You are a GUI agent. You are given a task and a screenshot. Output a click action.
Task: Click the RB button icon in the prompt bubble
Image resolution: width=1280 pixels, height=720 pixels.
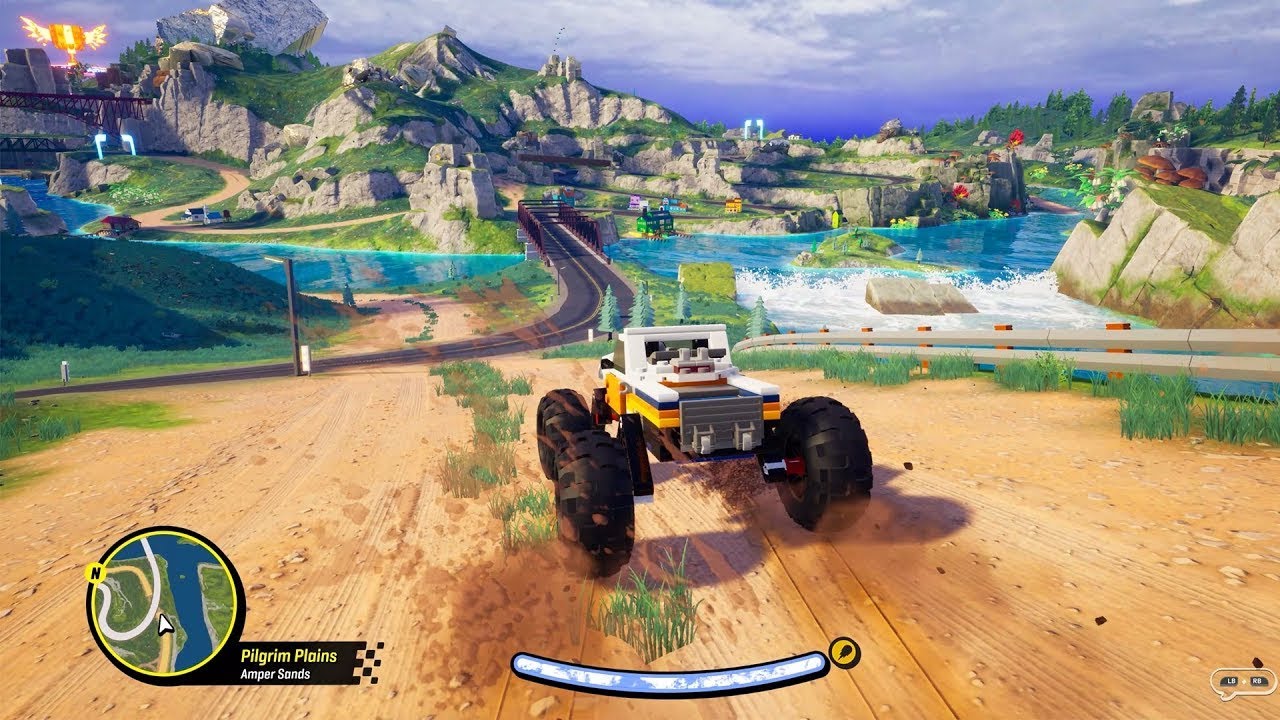[1257, 683]
